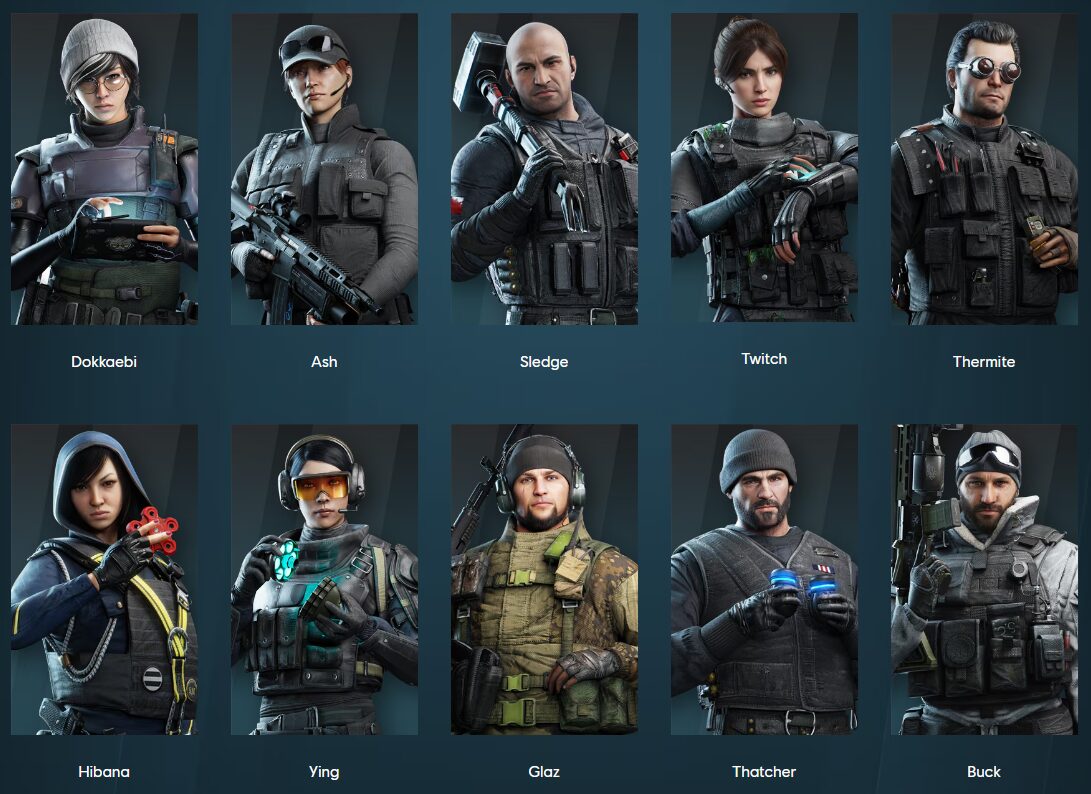
Task: Choose the Hibana operator card
Action: pos(104,580)
